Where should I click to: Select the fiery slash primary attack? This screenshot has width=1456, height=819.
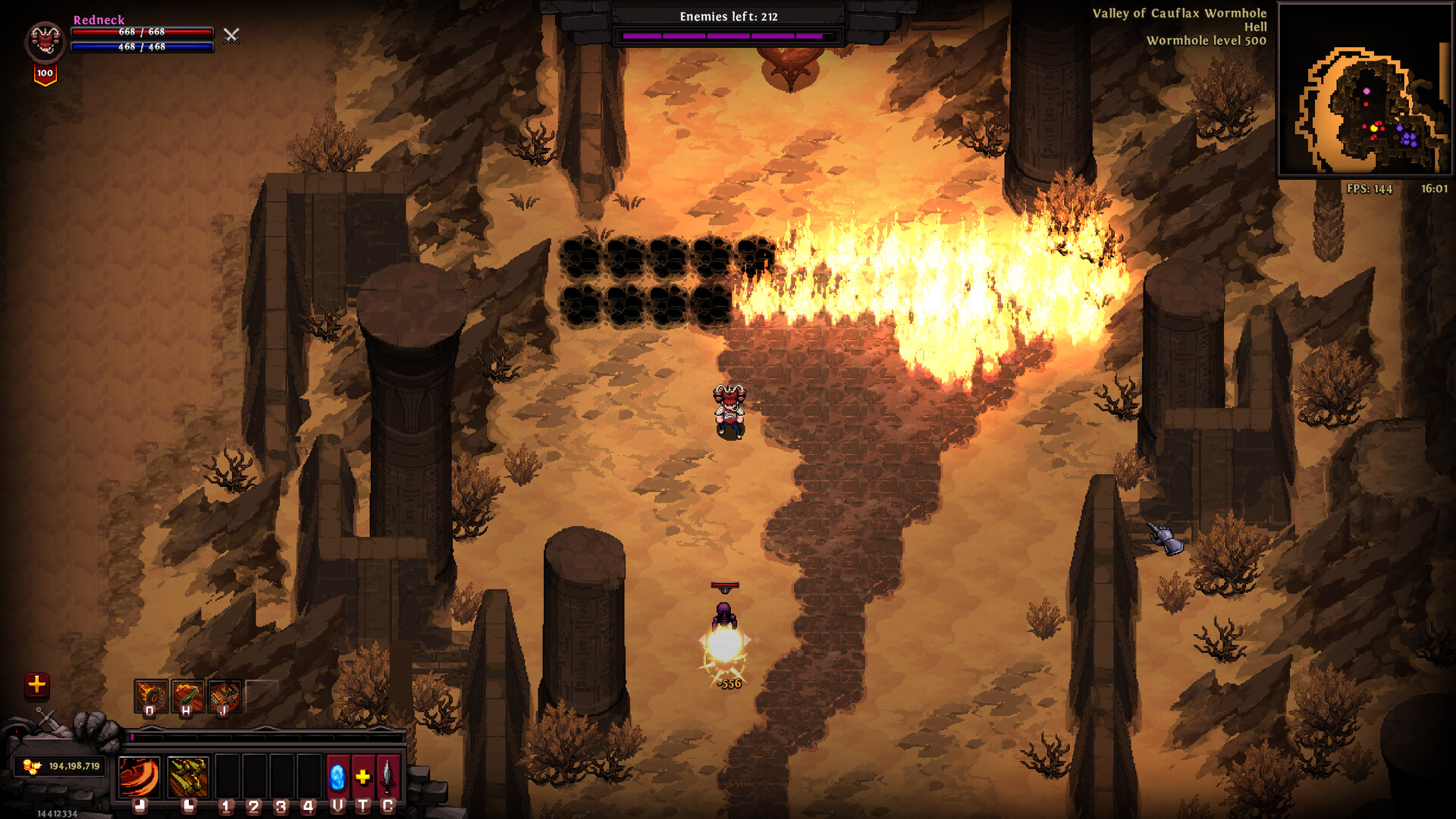[x=140, y=777]
